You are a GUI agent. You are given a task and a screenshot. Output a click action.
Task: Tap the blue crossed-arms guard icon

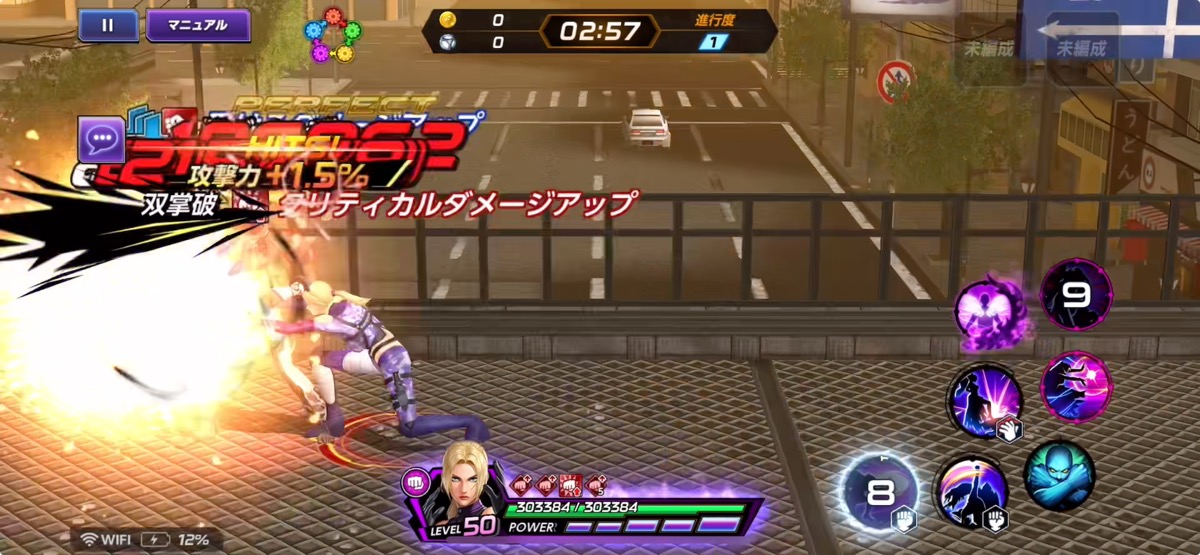click(1059, 476)
